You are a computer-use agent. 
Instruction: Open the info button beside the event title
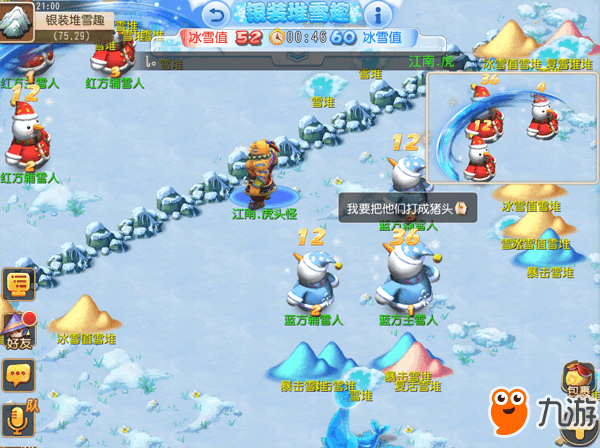tap(376, 13)
